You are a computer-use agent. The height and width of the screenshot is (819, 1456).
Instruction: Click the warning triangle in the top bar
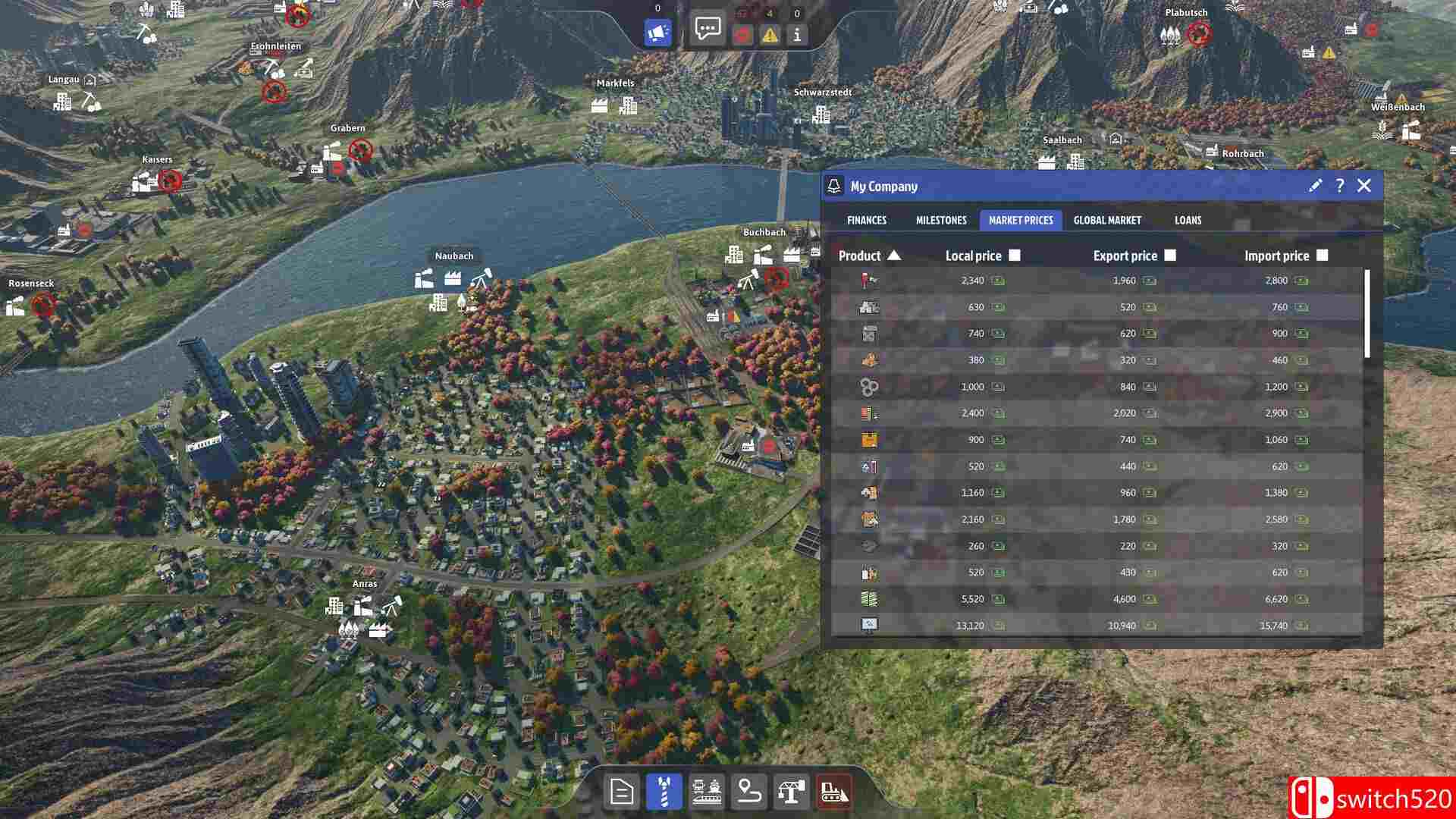coord(769,35)
